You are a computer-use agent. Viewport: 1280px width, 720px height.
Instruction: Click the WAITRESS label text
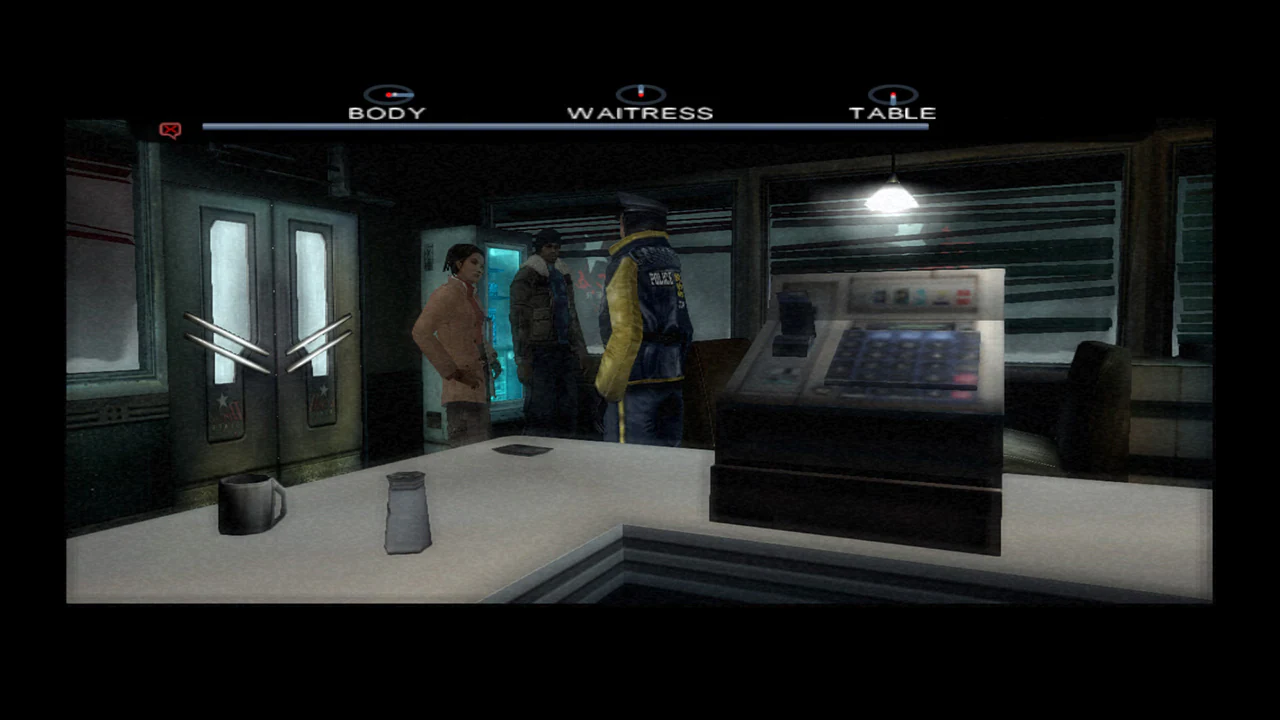pos(640,112)
